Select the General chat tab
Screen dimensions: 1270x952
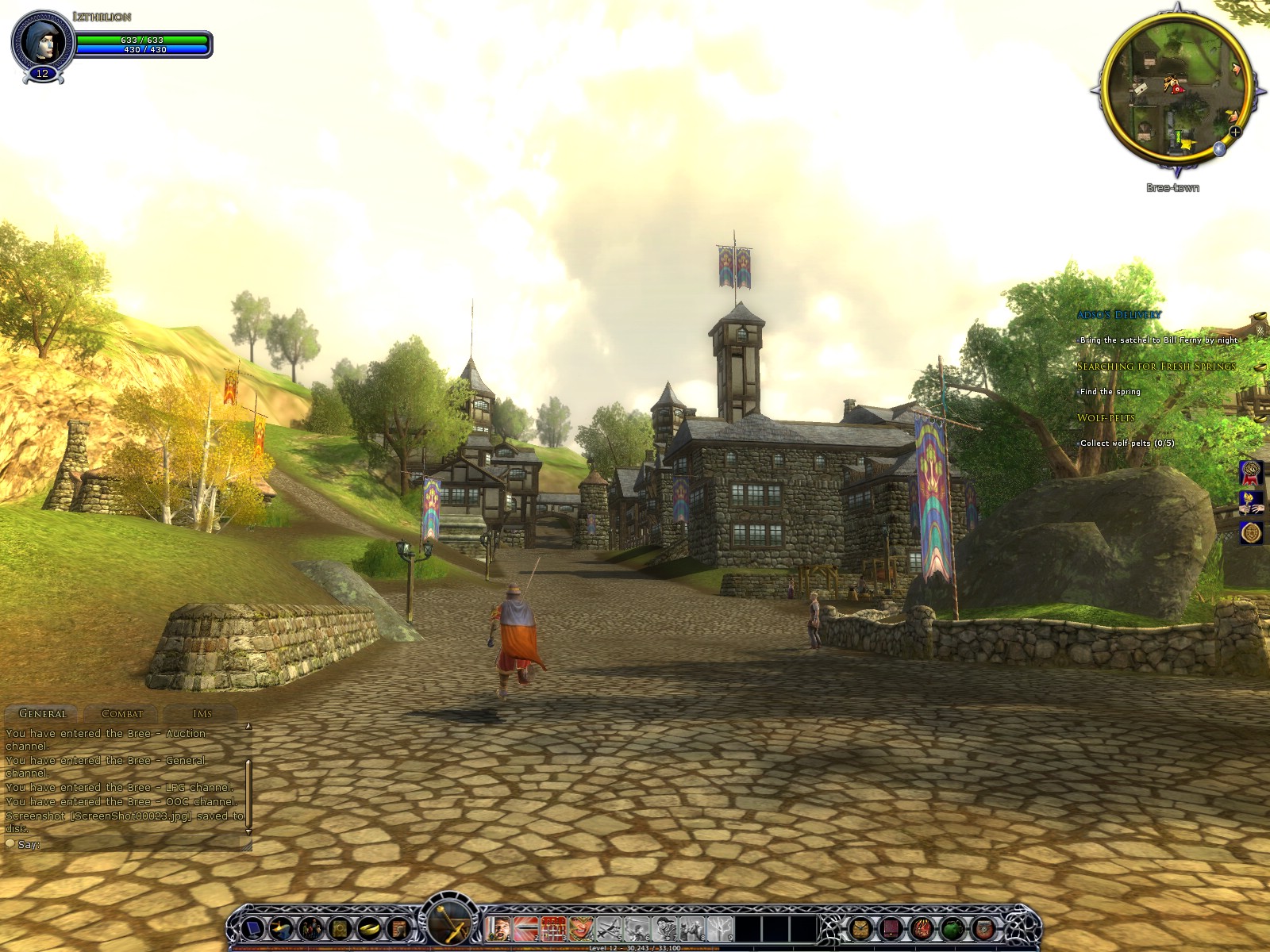pos(42,713)
